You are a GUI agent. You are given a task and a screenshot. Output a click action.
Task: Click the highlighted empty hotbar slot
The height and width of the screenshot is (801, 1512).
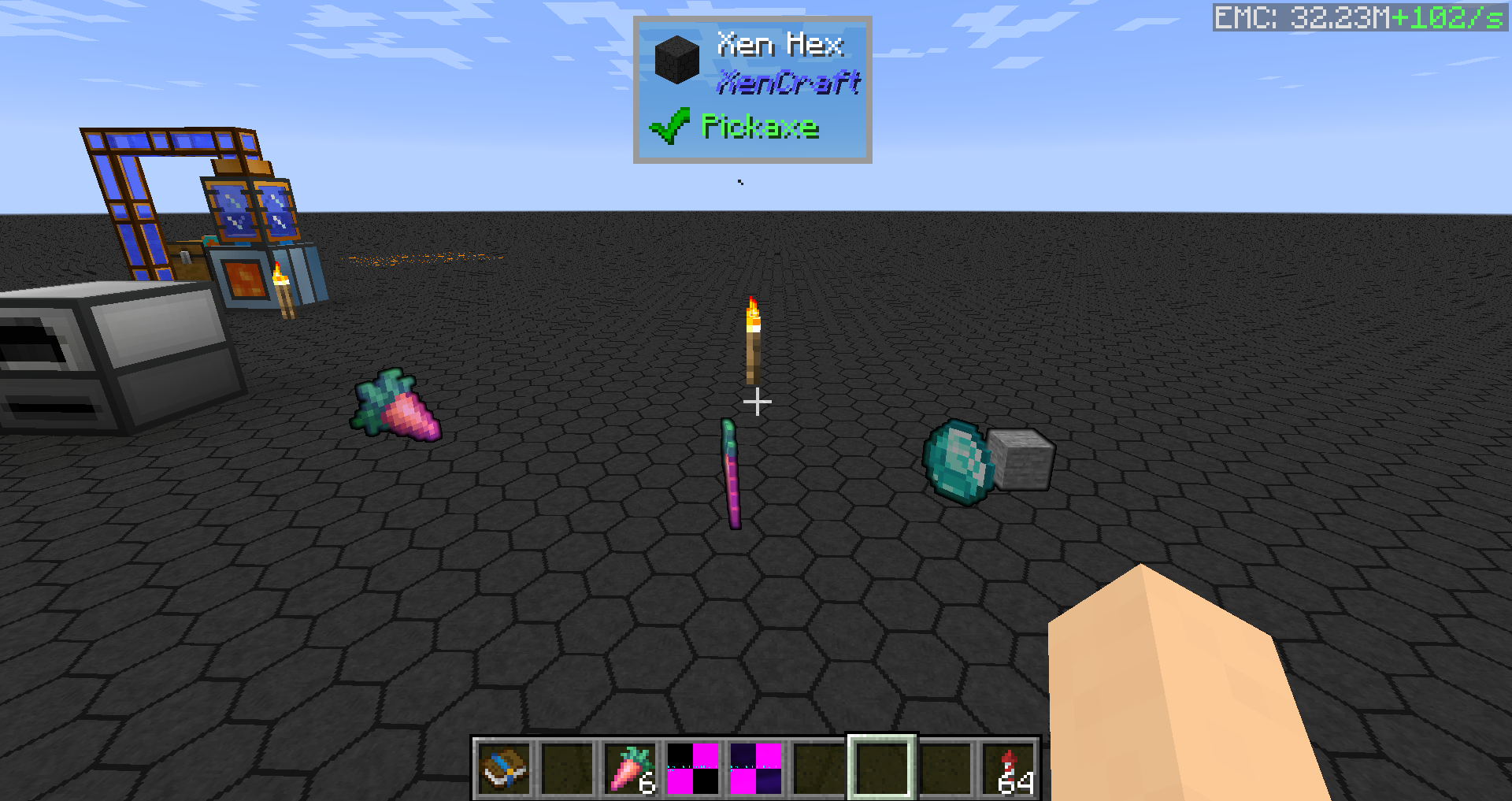click(882, 769)
